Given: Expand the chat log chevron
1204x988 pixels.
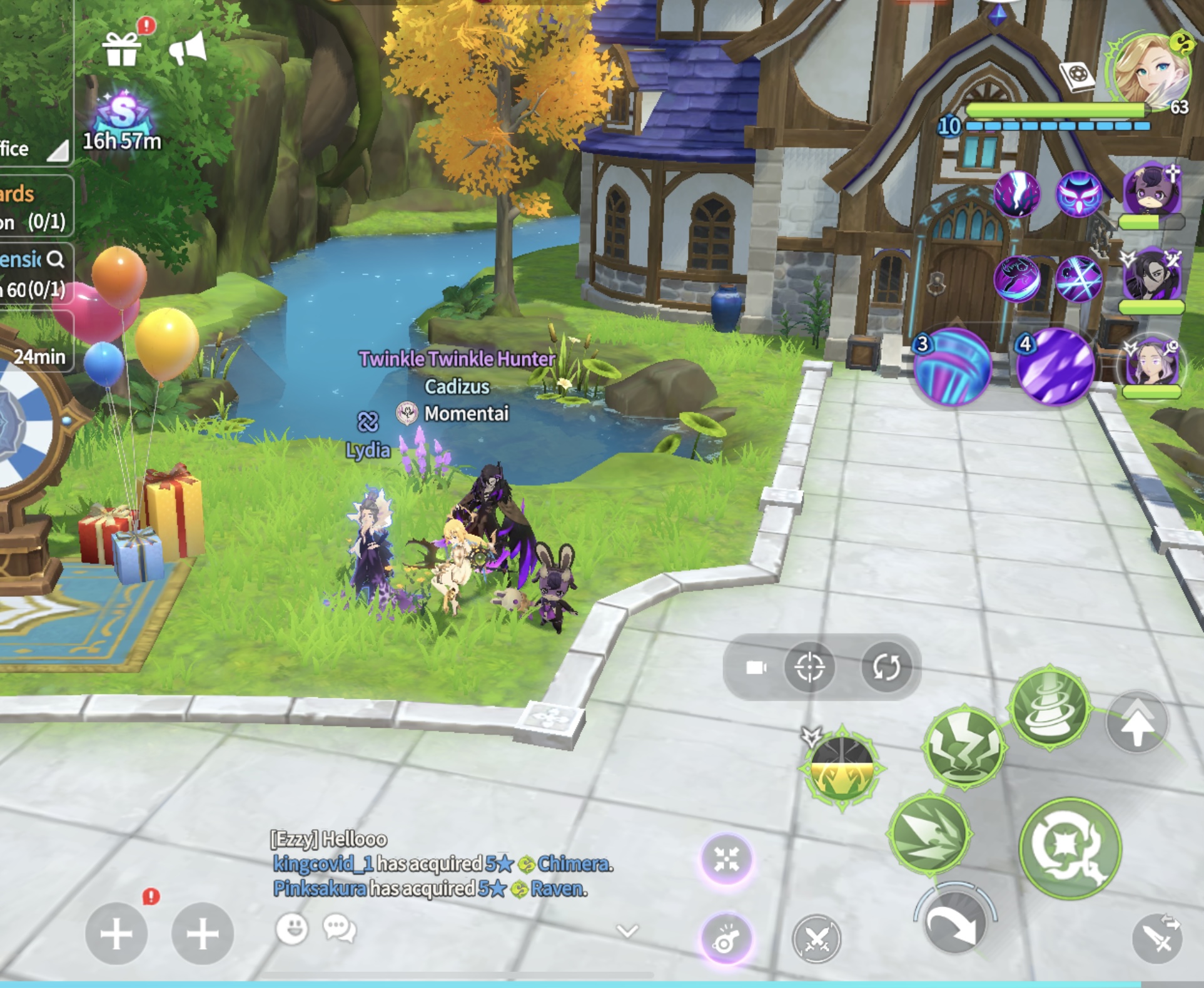Looking at the screenshot, I should [627, 931].
